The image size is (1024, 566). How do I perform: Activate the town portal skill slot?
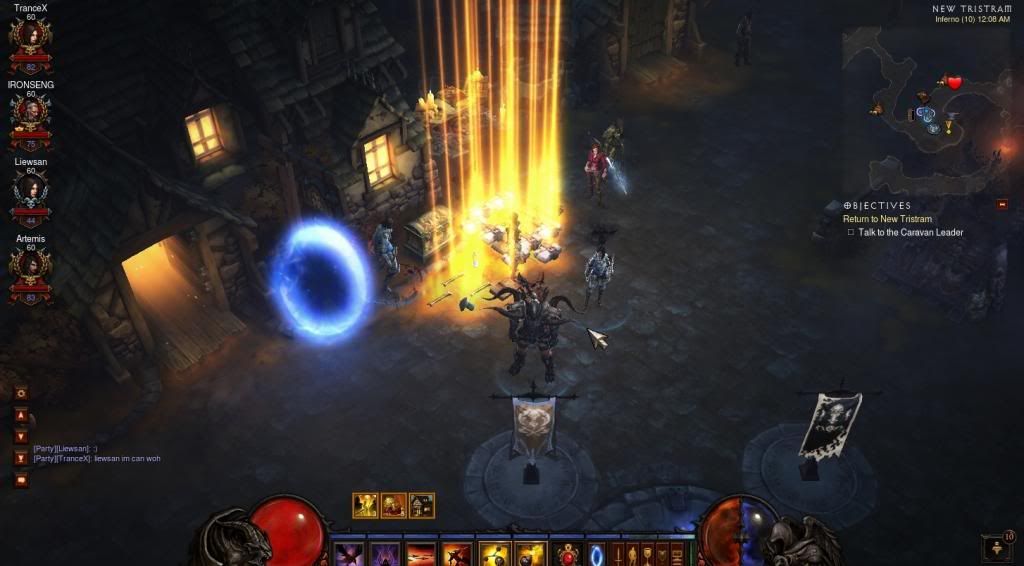click(598, 554)
